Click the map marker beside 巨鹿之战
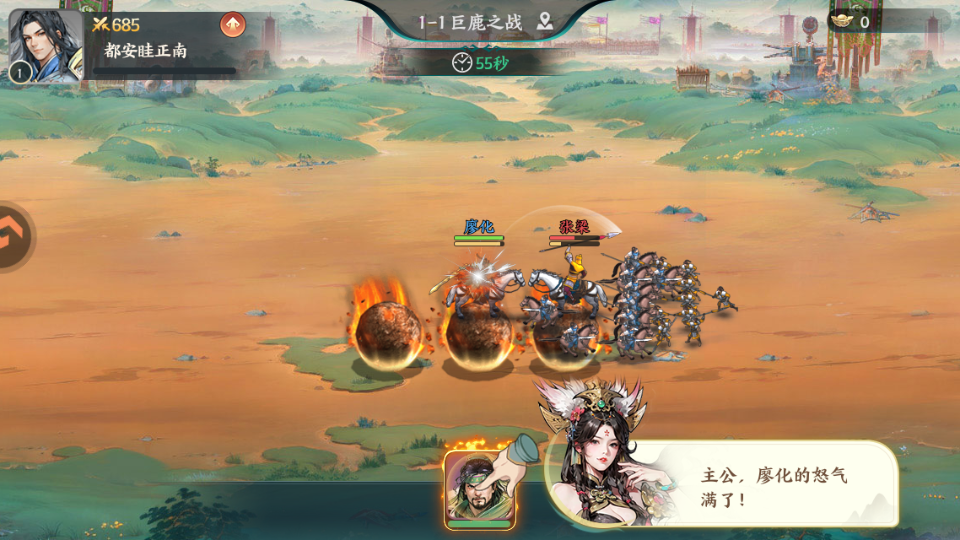The height and width of the screenshot is (540, 960). pyautogui.click(x=545, y=22)
